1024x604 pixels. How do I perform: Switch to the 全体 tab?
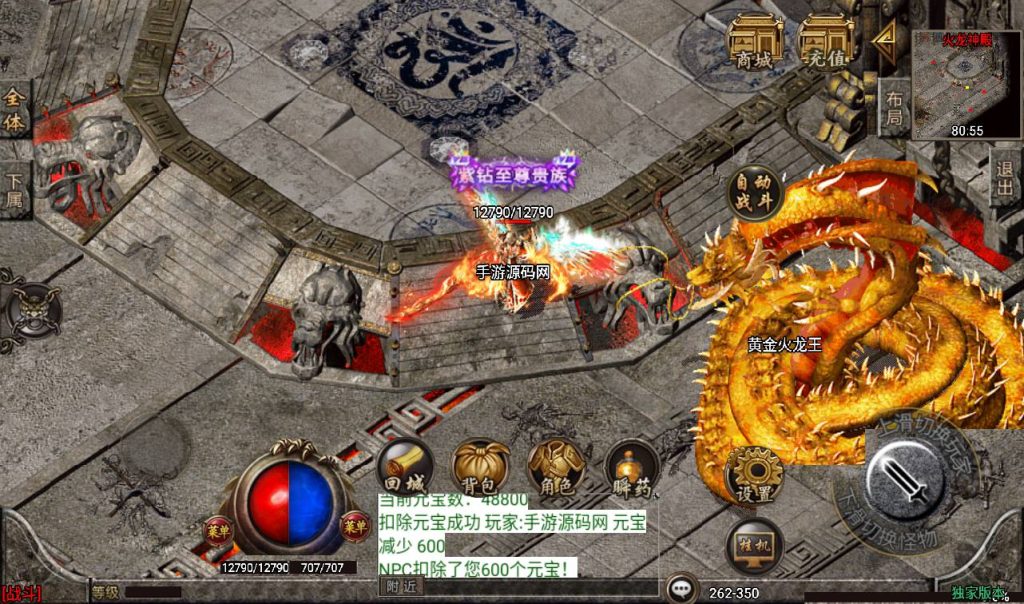tap(14, 109)
